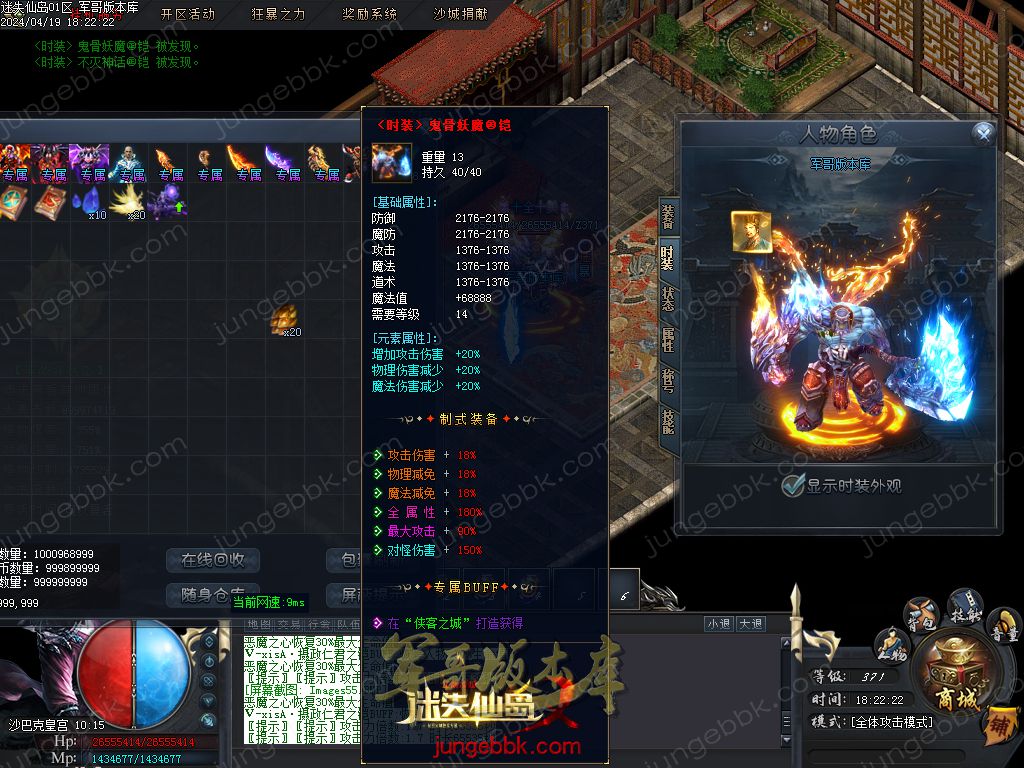This screenshot has width=1024, height=768.
Task: Switch to the 装备 equipment tab
Action: (668, 217)
